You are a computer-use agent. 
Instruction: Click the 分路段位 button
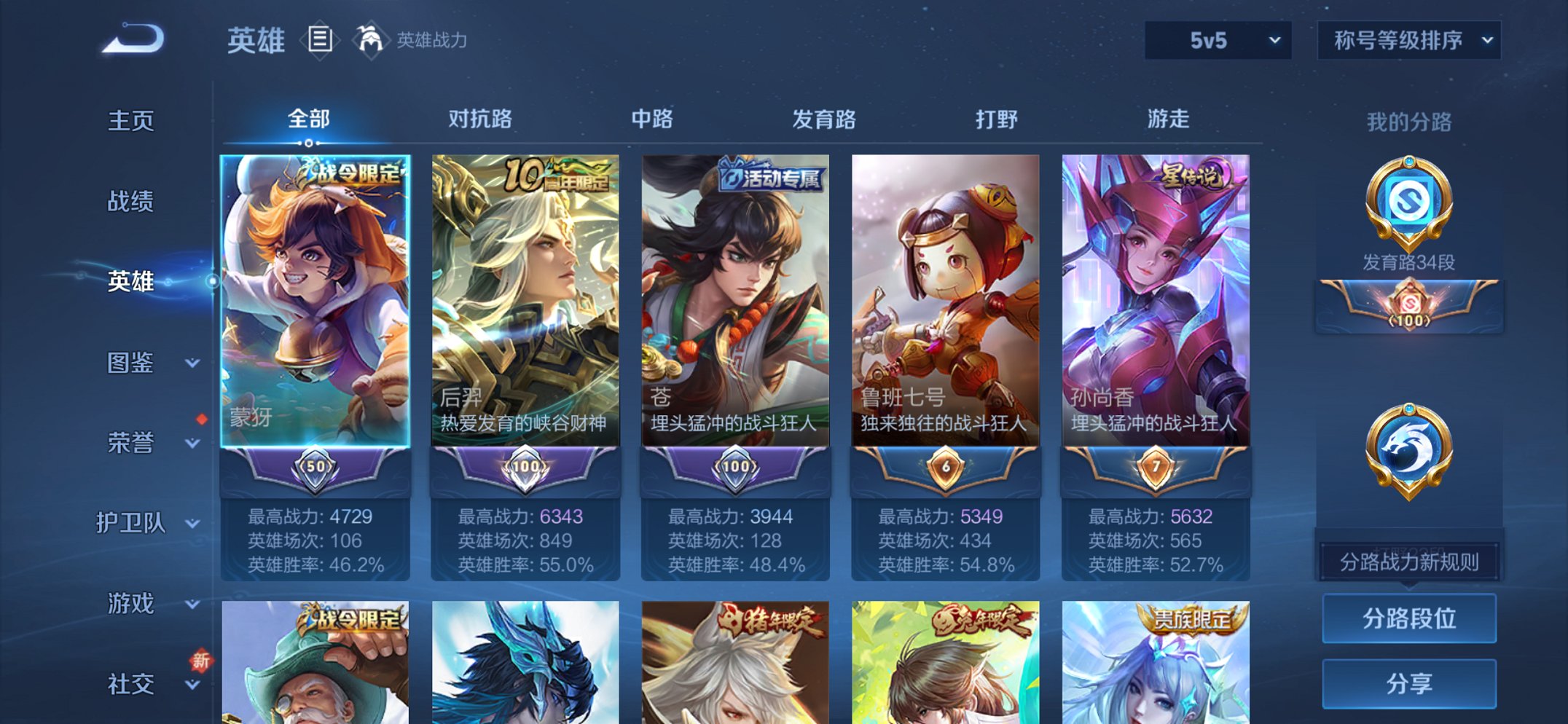coord(1409,617)
